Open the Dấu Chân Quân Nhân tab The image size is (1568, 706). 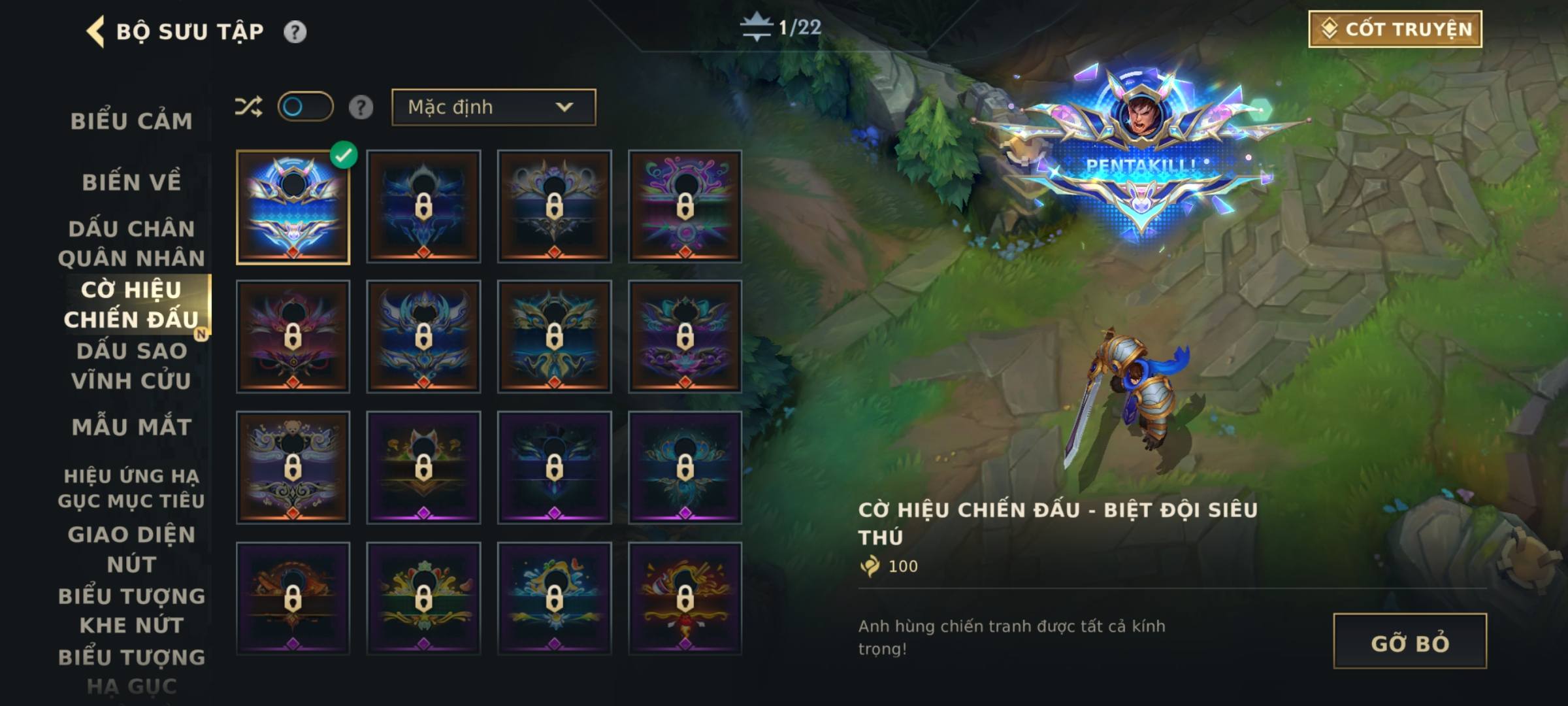tap(131, 243)
